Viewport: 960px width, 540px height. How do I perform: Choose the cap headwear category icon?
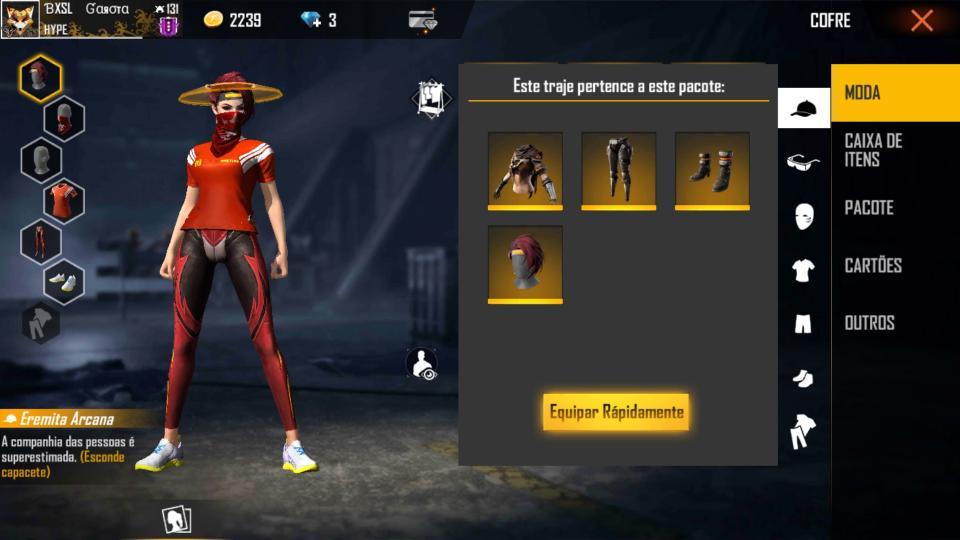(803, 108)
